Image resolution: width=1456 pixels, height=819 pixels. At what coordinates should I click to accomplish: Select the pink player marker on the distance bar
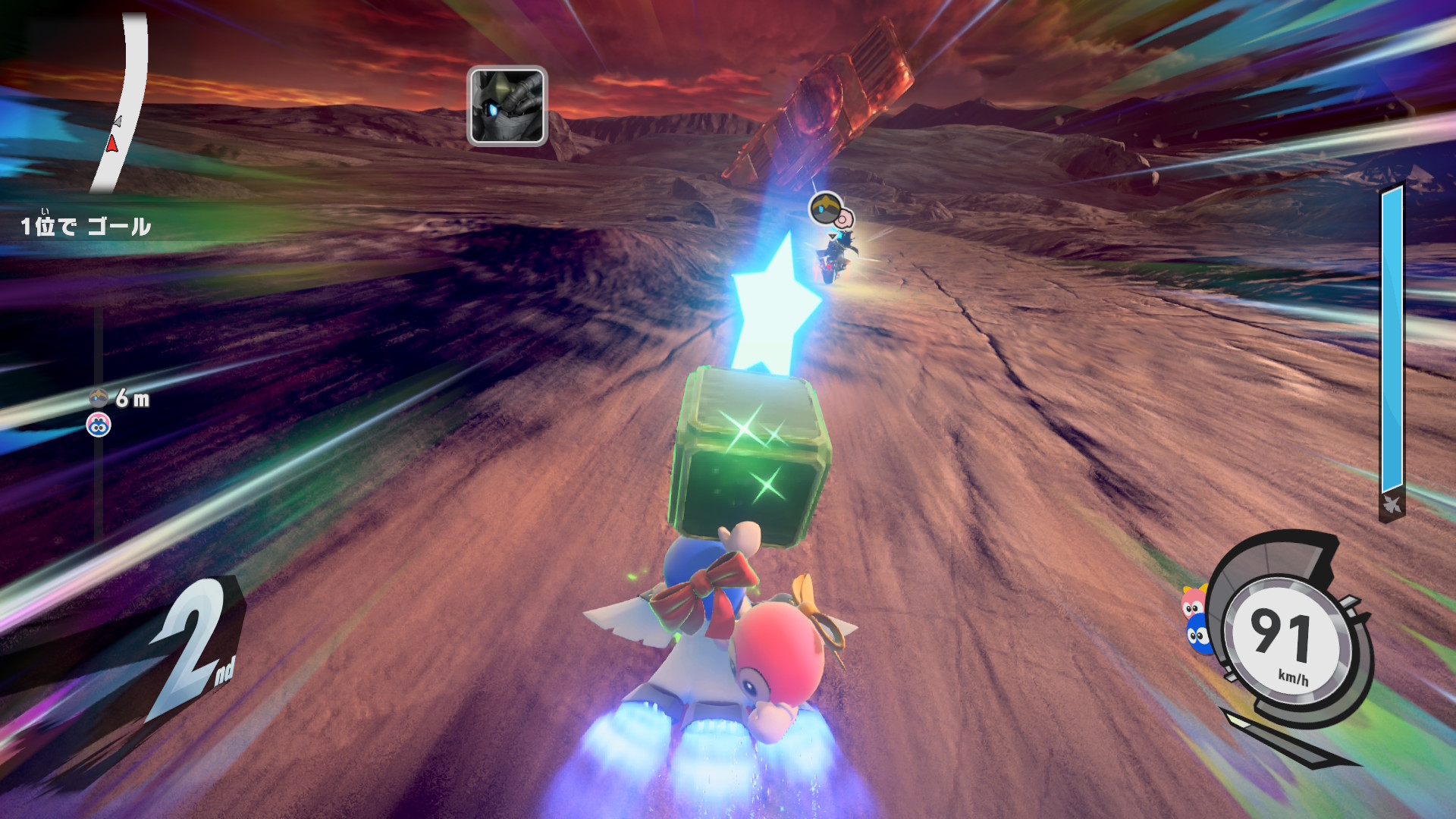point(99,425)
